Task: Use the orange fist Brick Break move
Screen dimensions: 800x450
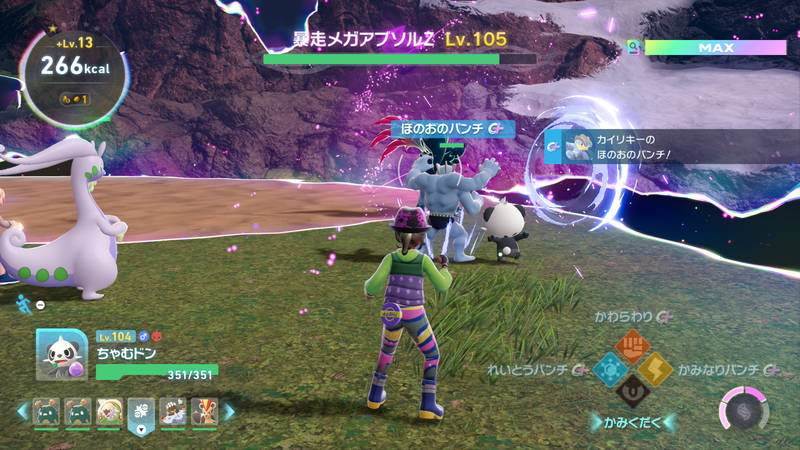Action: click(x=631, y=346)
